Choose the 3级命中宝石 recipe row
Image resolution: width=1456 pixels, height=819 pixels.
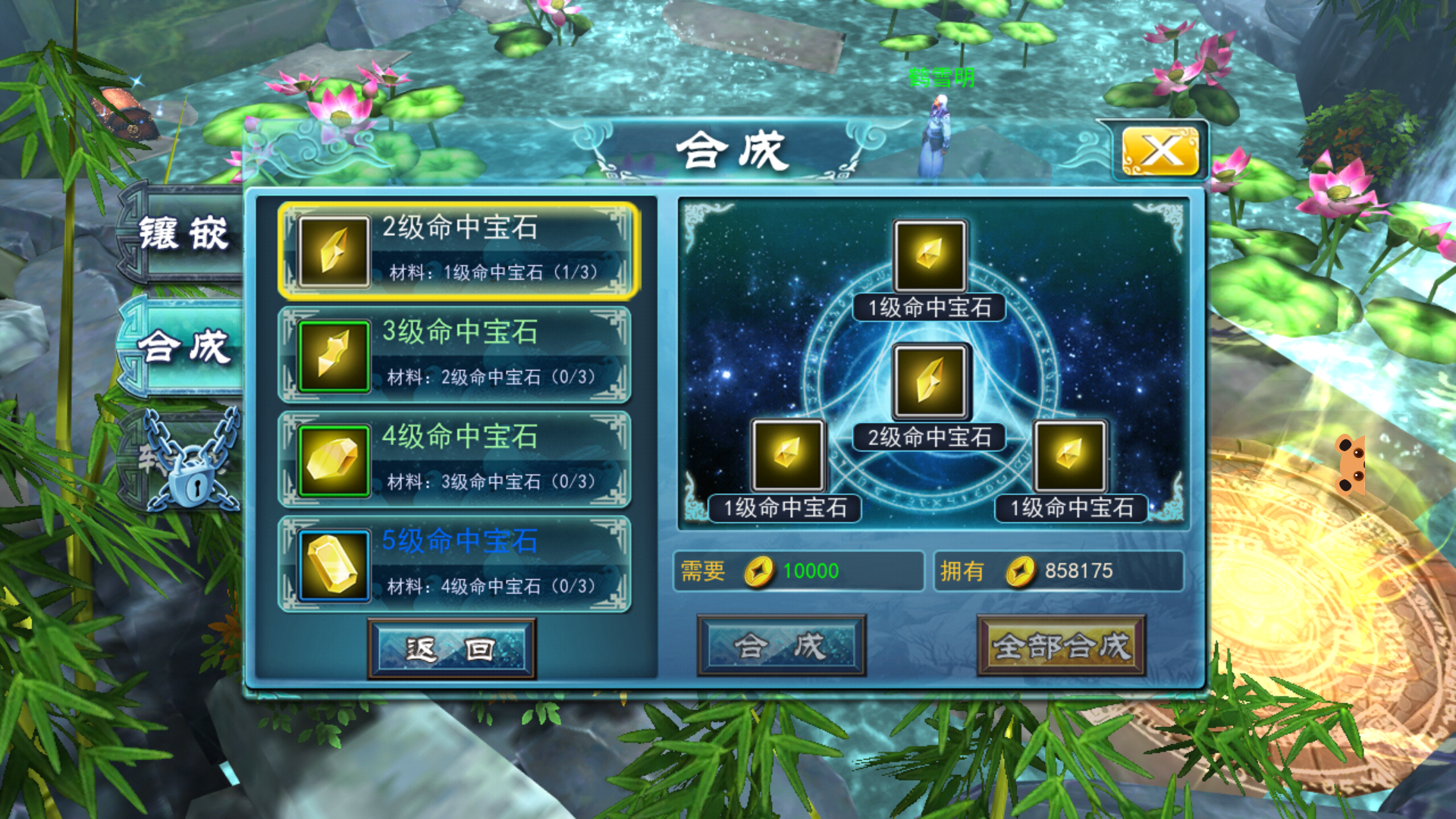[x=457, y=355]
